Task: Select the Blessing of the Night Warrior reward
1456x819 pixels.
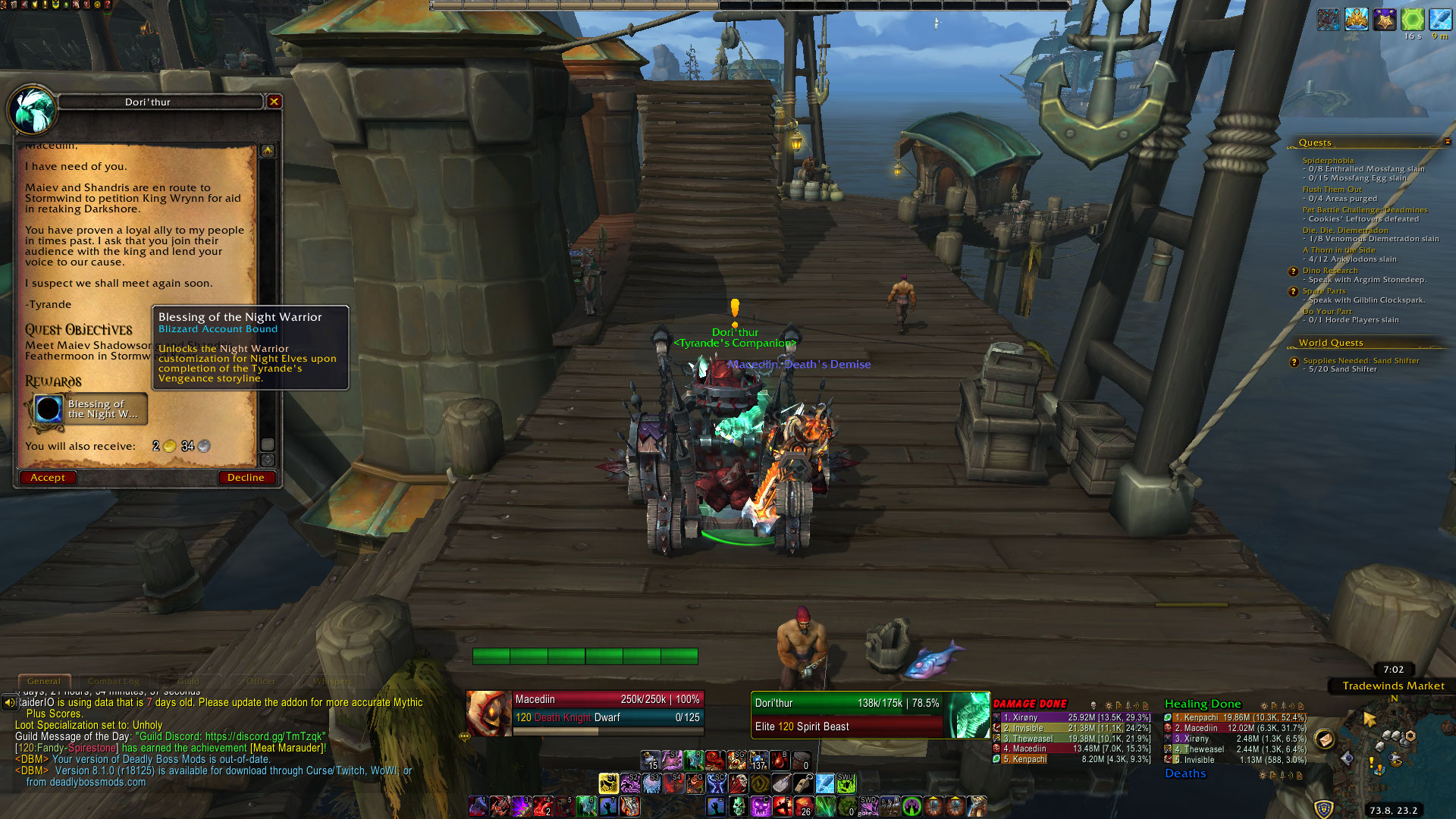Action: (89, 409)
